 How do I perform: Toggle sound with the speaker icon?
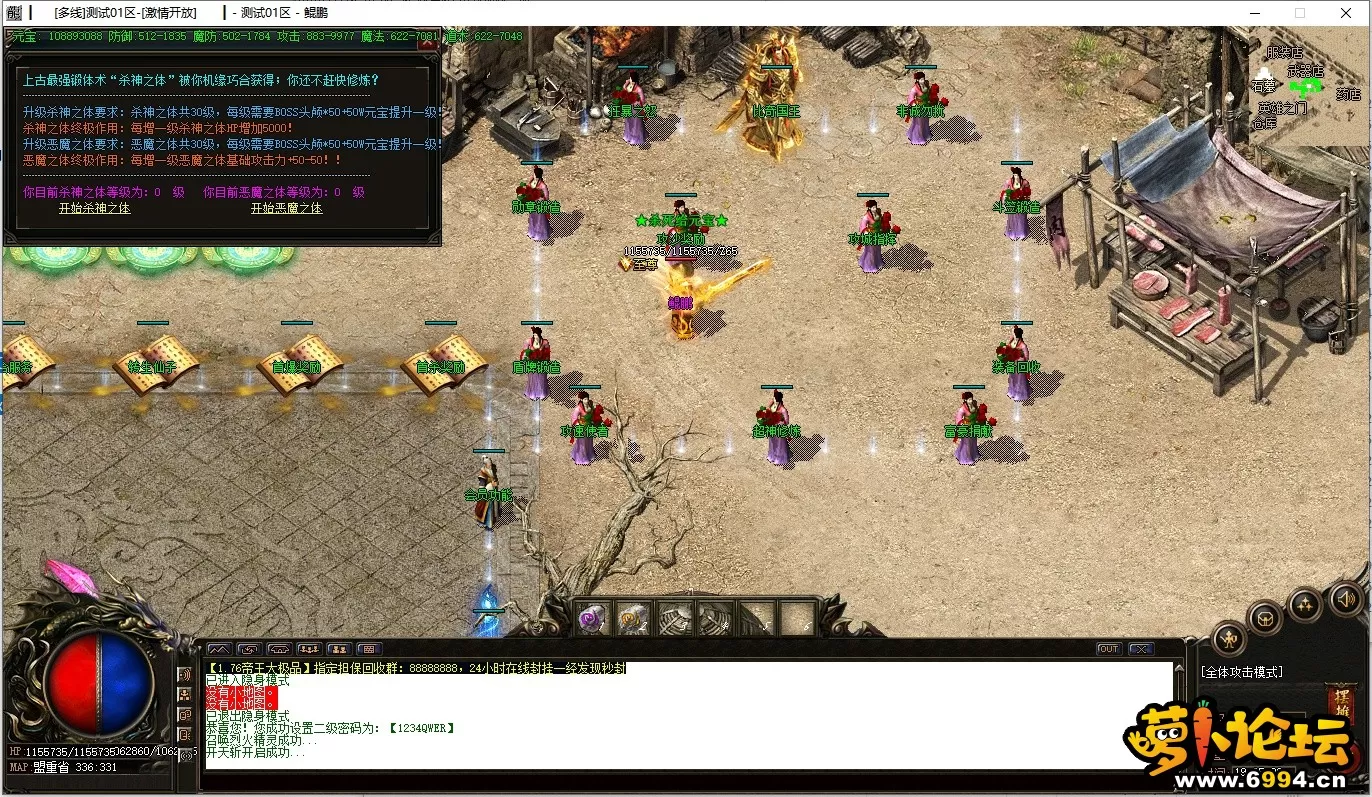point(1345,598)
